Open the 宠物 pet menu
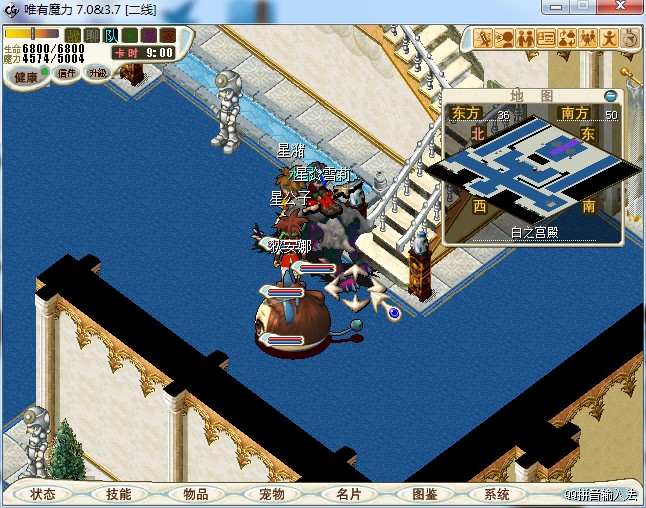 click(x=272, y=494)
